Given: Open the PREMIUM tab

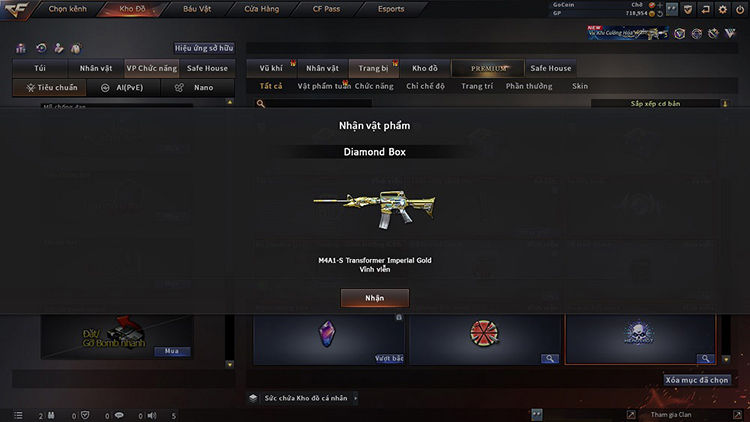Looking at the screenshot, I should point(486,68).
